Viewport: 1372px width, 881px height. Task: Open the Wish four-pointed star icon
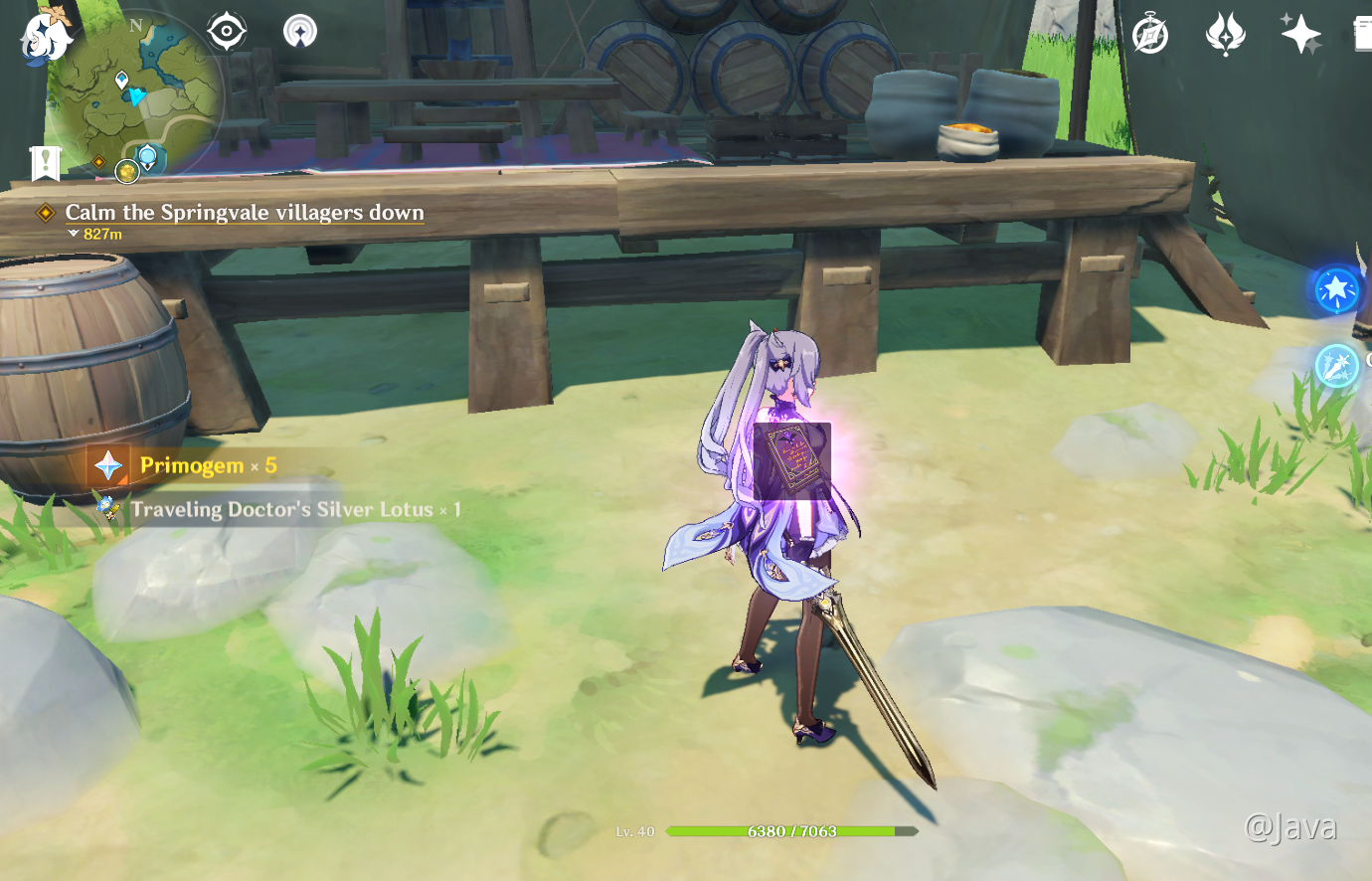(x=1299, y=35)
